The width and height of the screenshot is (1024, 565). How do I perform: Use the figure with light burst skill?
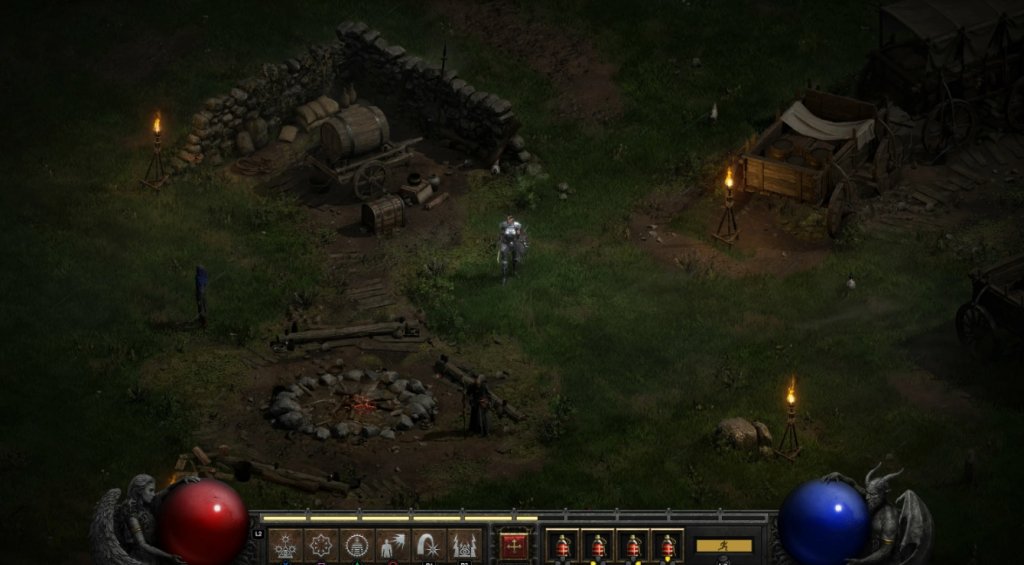[391, 545]
